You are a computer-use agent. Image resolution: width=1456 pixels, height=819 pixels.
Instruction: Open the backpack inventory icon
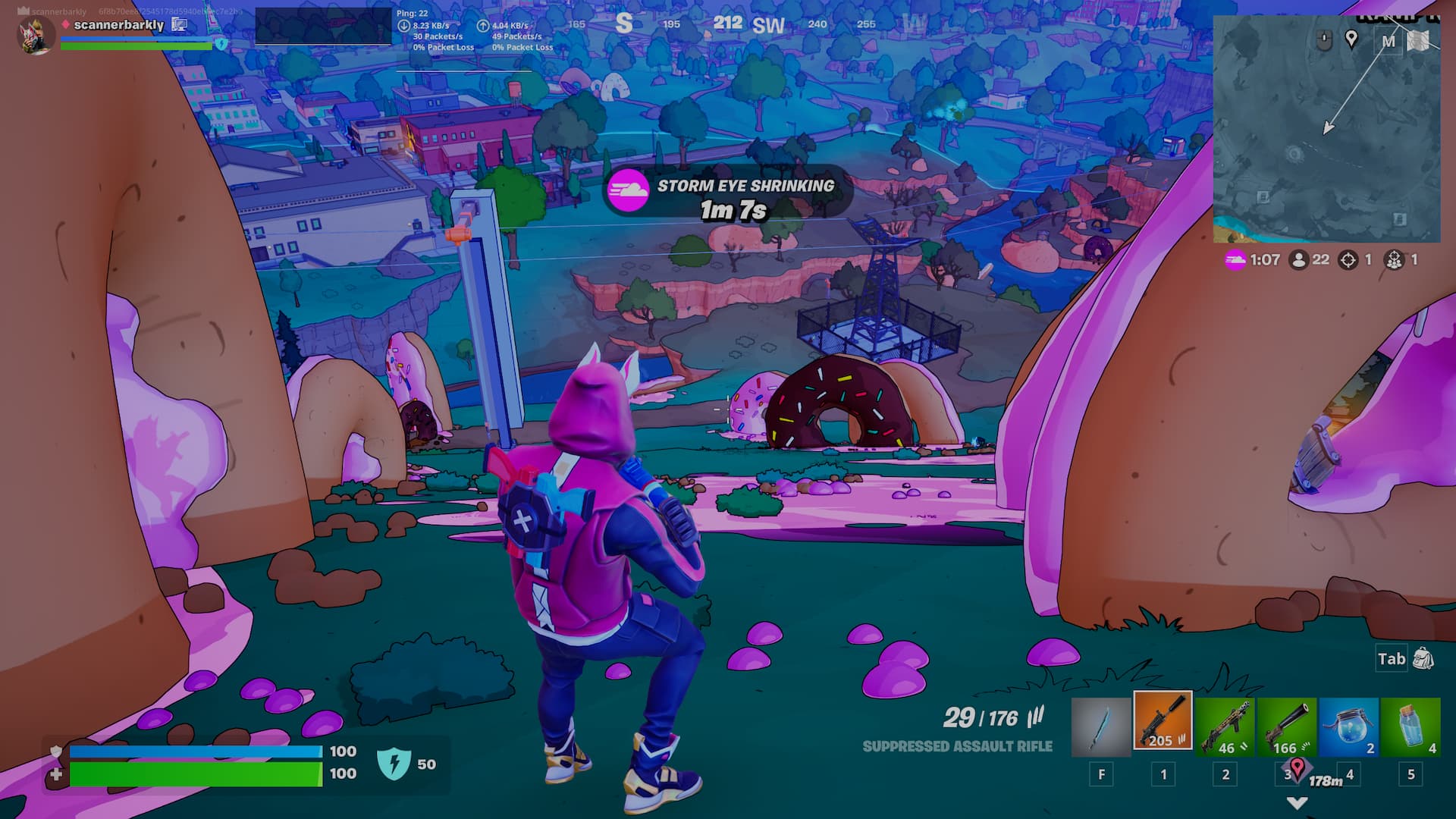(1423, 658)
